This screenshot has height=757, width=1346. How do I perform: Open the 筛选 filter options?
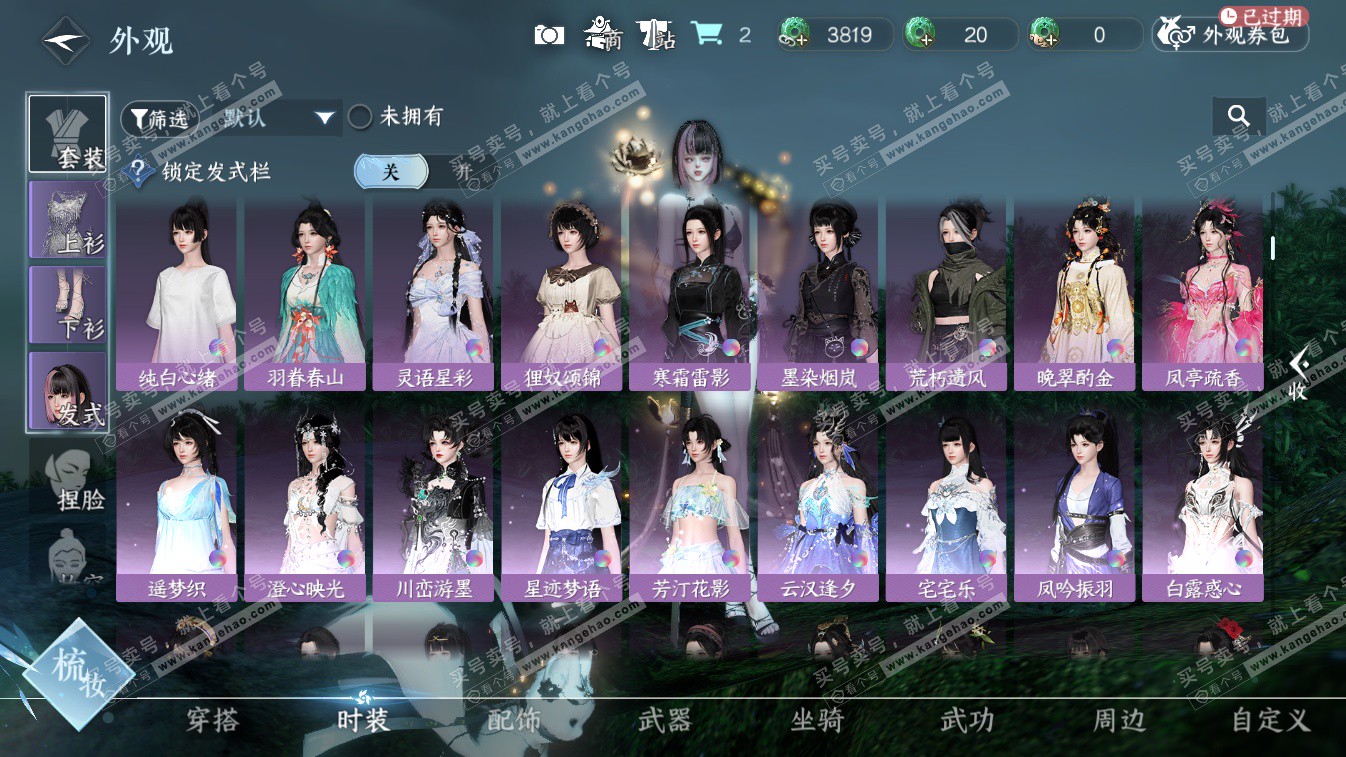click(159, 118)
